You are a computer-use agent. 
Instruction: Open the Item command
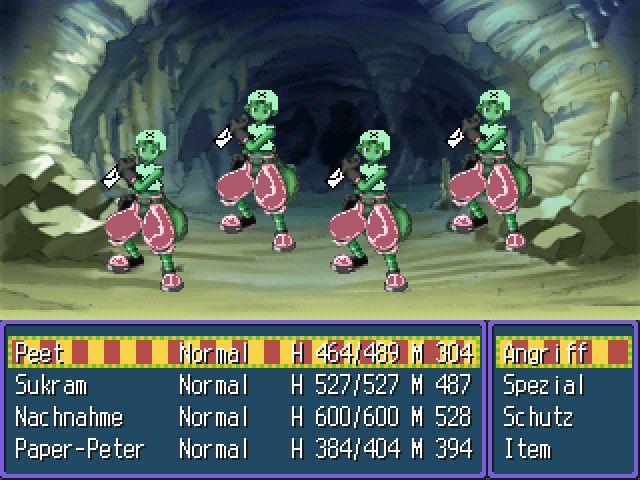(x=527, y=449)
